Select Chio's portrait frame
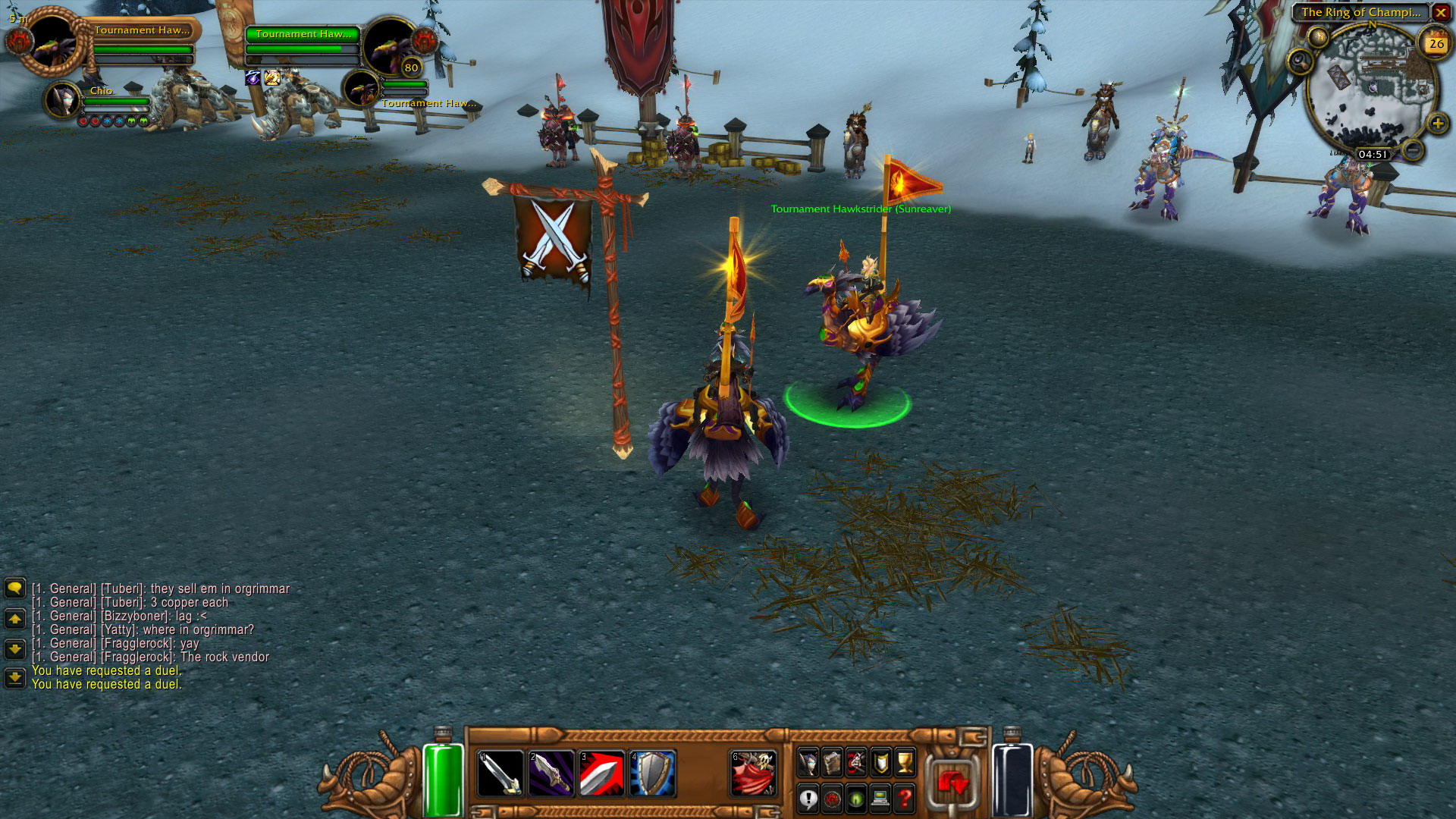The height and width of the screenshot is (819, 1456). click(62, 99)
